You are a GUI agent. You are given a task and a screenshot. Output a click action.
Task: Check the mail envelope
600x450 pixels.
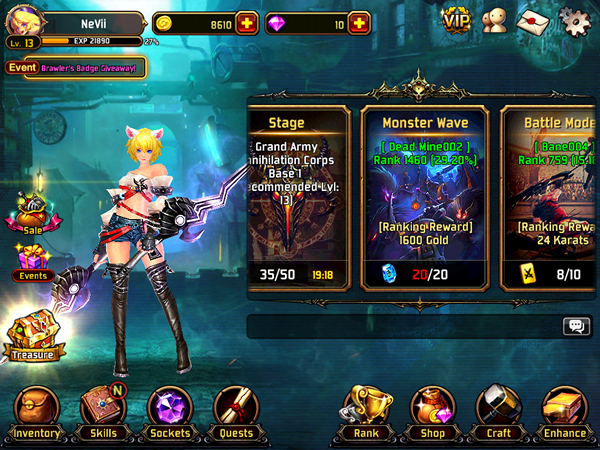tap(533, 20)
